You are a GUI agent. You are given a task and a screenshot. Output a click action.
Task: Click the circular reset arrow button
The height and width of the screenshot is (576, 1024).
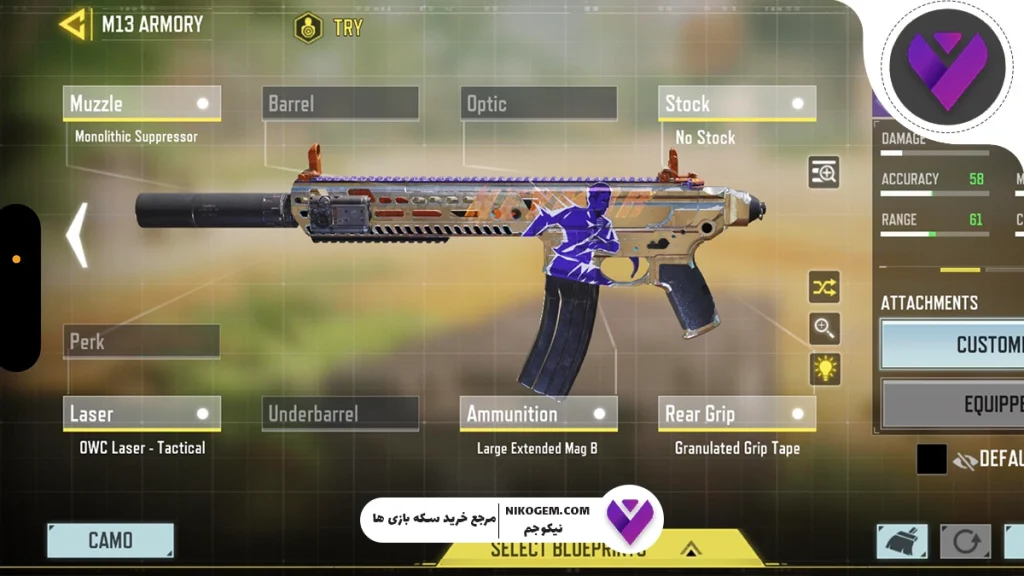tap(965, 541)
